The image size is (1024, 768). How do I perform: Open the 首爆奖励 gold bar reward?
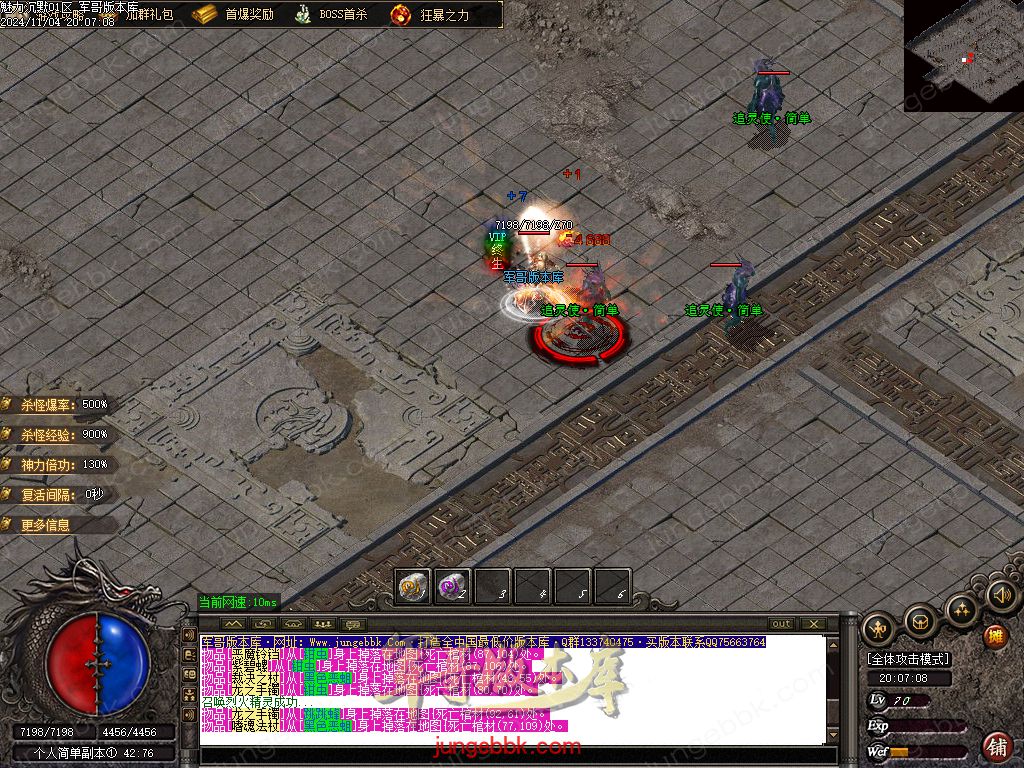[x=235, y=15]
